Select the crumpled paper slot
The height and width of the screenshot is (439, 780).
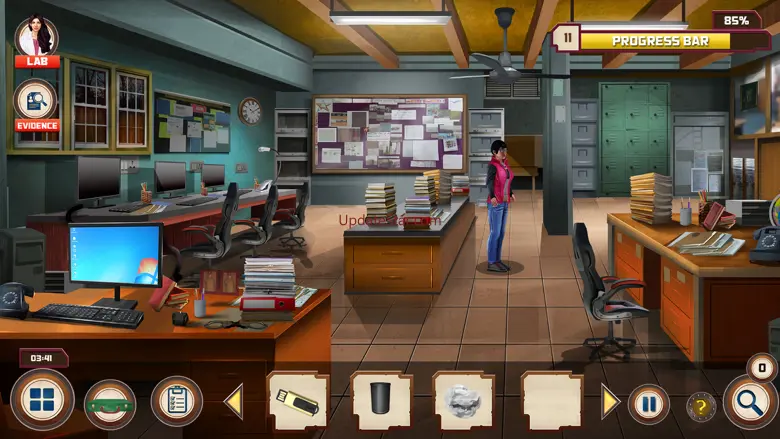[x=463, y=402]
